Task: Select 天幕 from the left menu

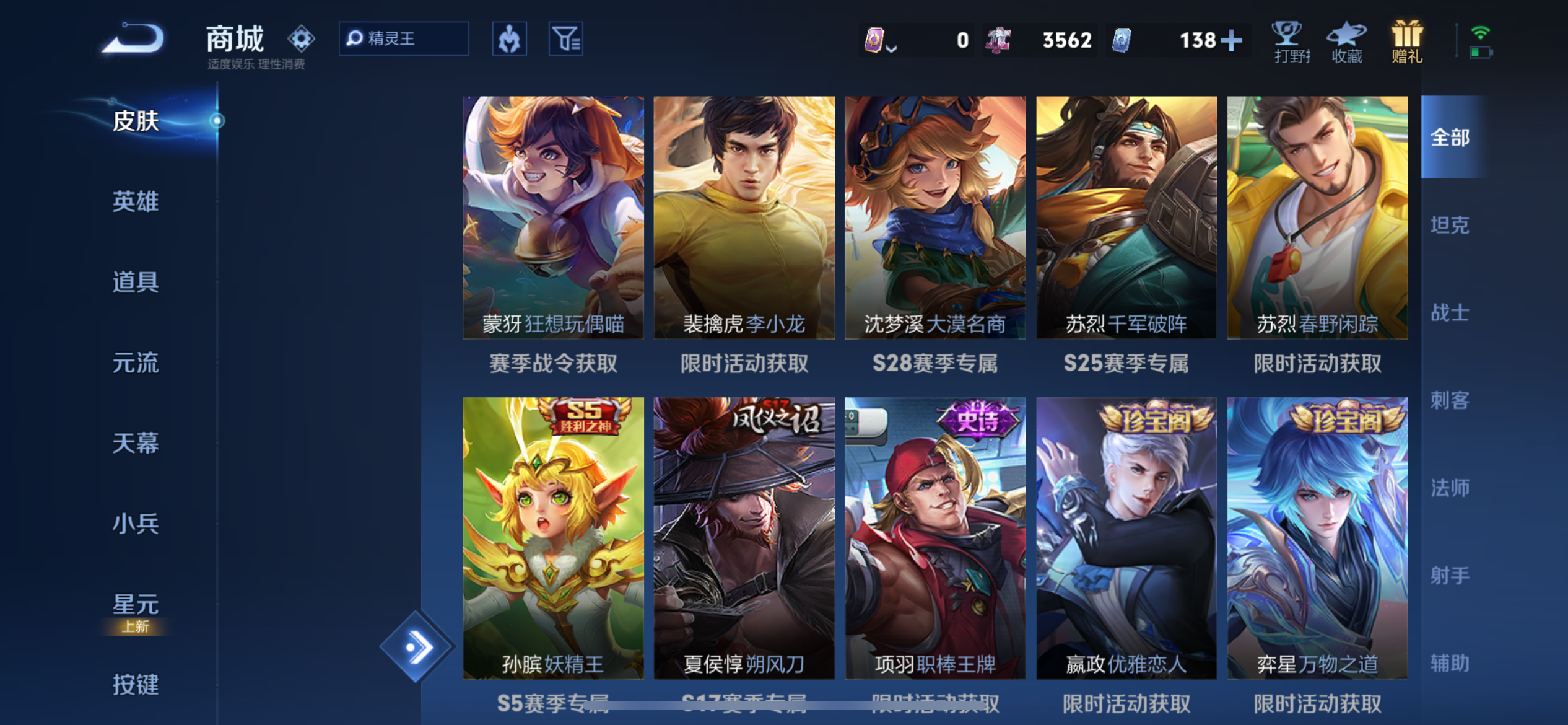Action: point(135,443)
